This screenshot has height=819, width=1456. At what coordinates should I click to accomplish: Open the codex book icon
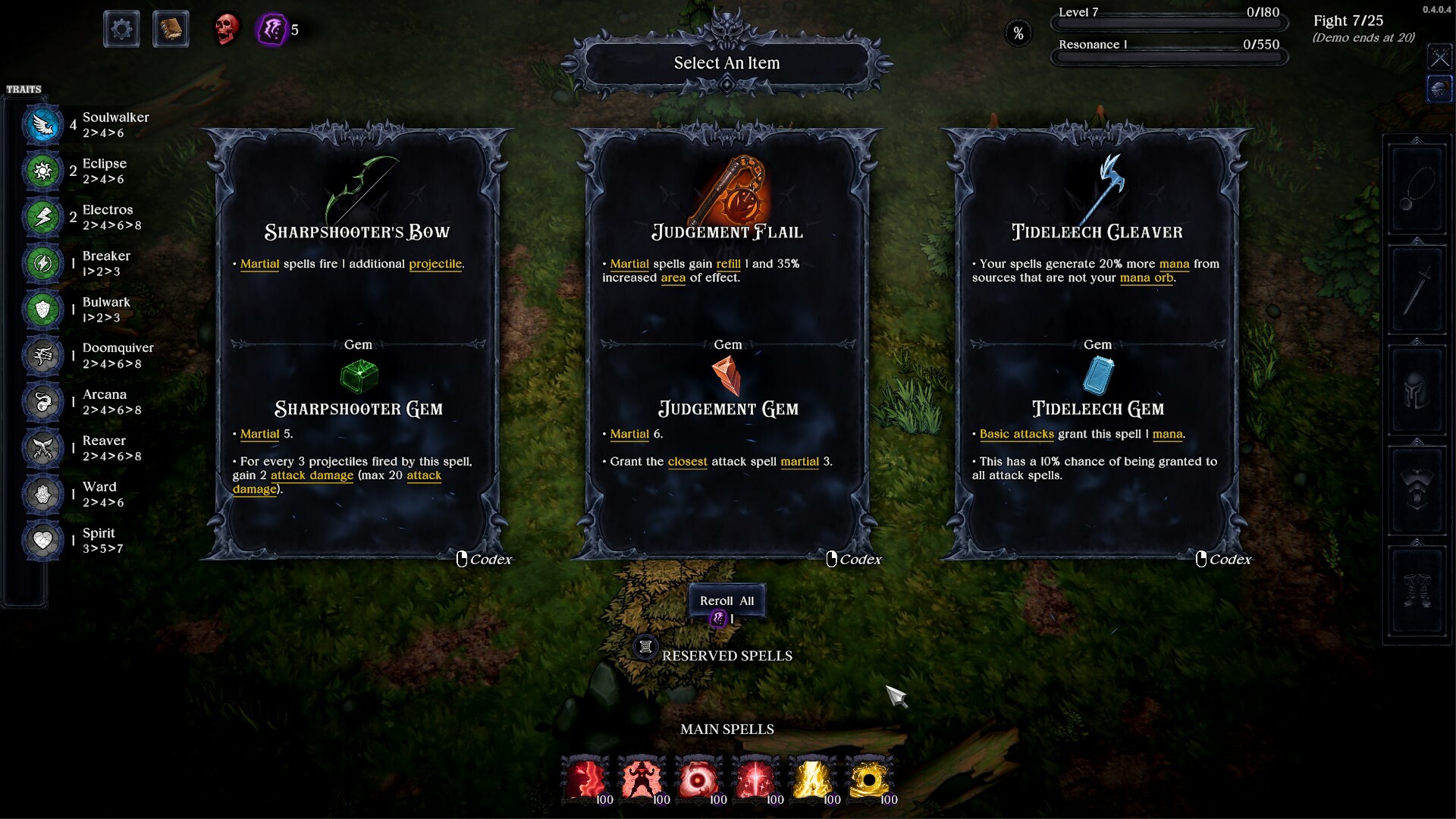coord(171,30)
